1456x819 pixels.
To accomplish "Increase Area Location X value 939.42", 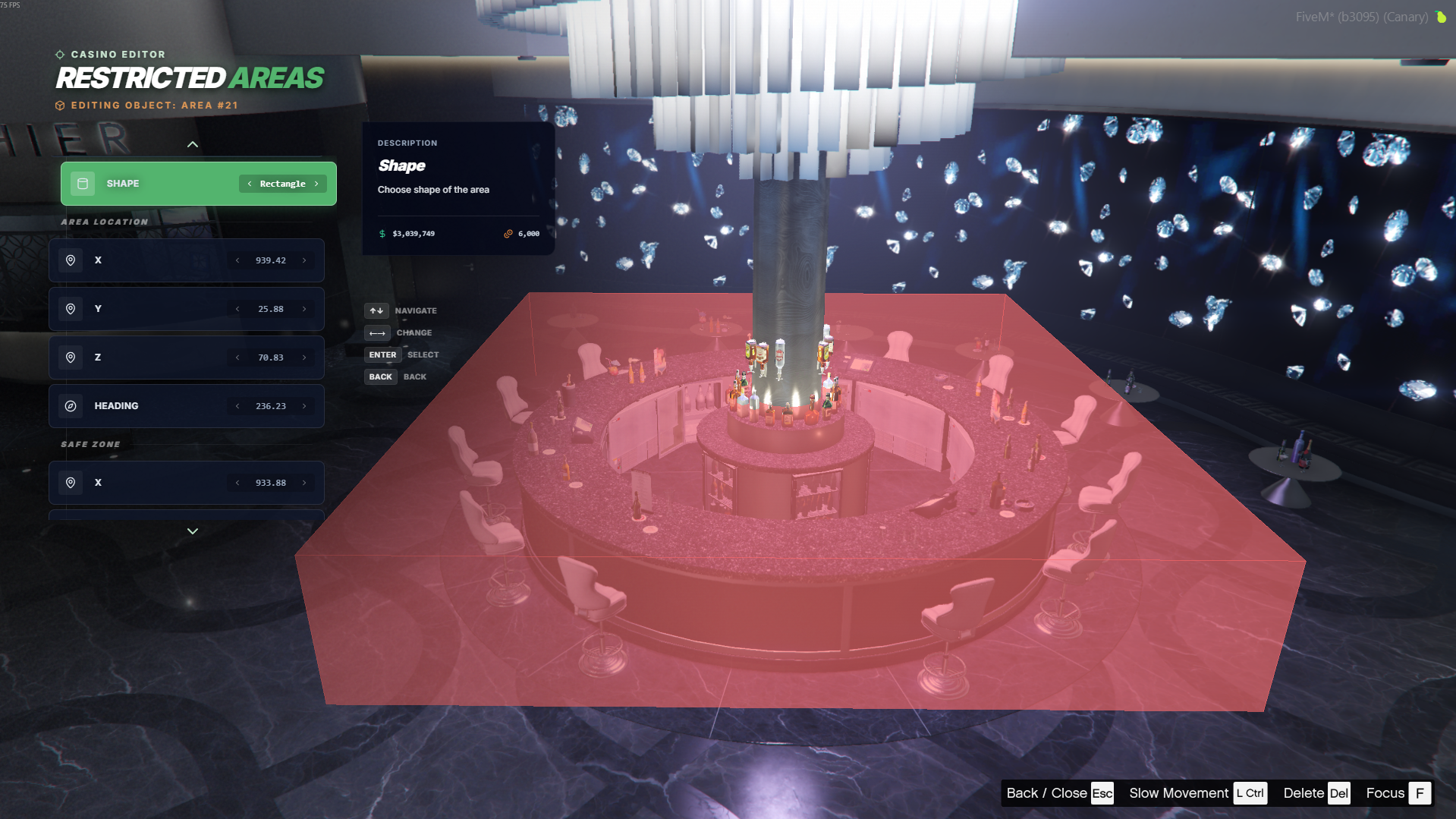I will (304, 260).
